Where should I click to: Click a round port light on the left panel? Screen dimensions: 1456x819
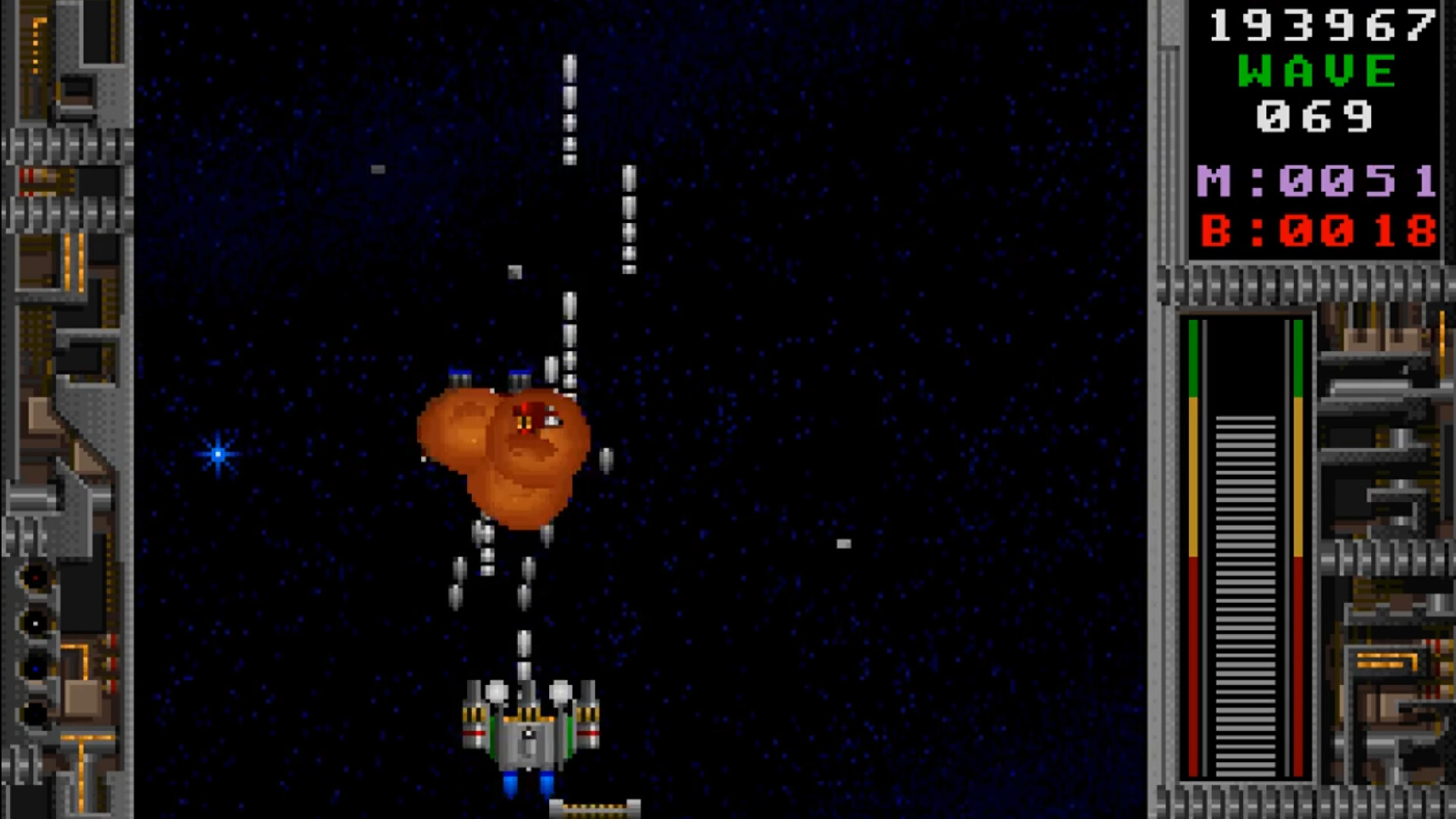click(33, 576)
